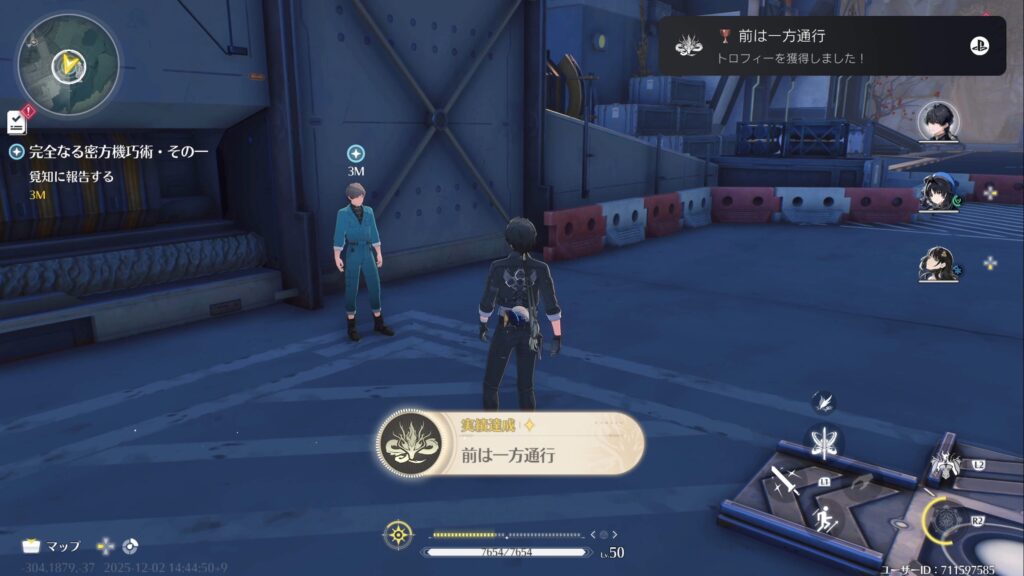Switch to the blue-hat party member portrait
Screen dimensions: 1024x576
(x=939, y=192)
